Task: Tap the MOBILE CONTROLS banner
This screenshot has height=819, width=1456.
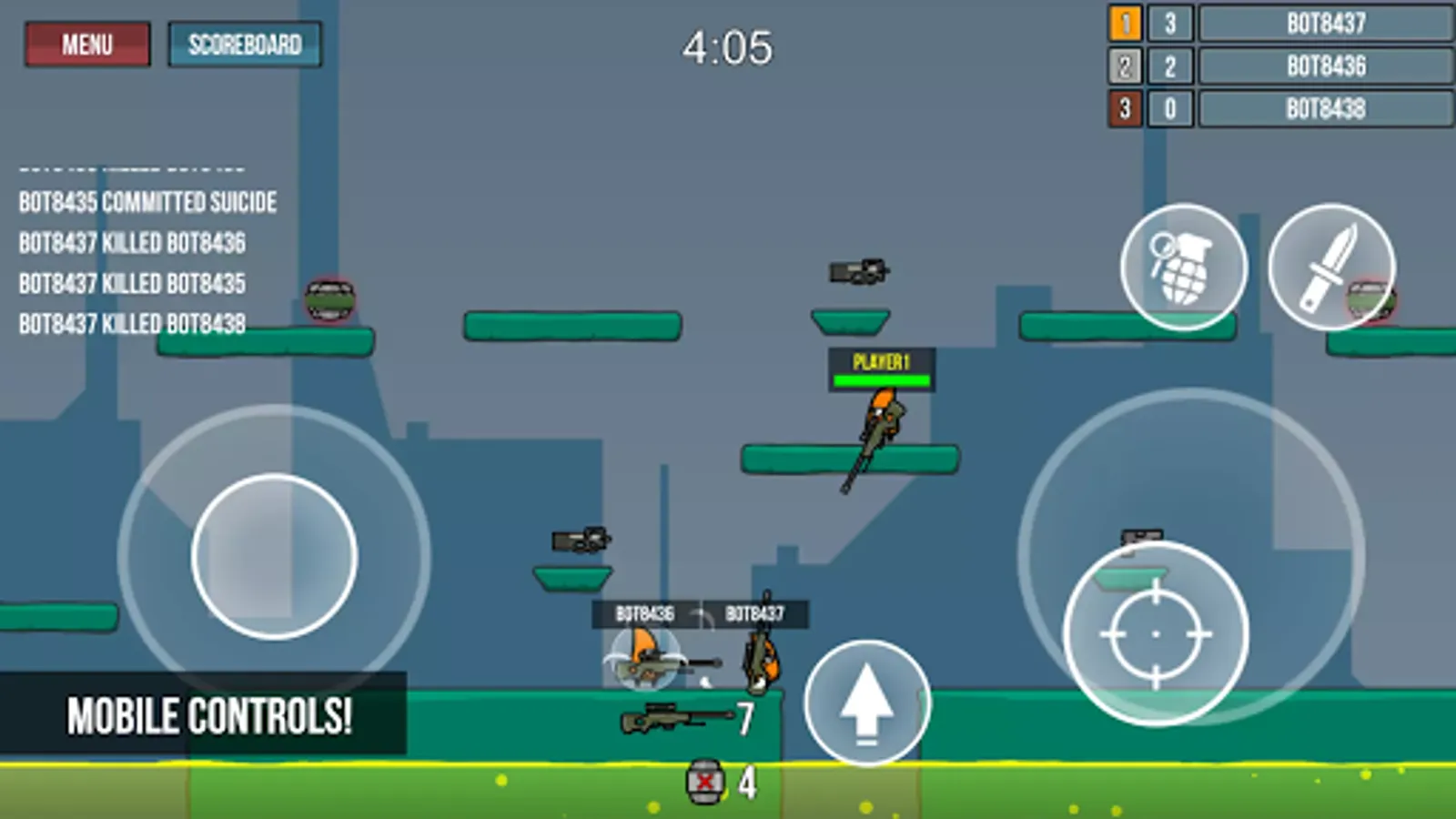Action: [x=209, y=715]
